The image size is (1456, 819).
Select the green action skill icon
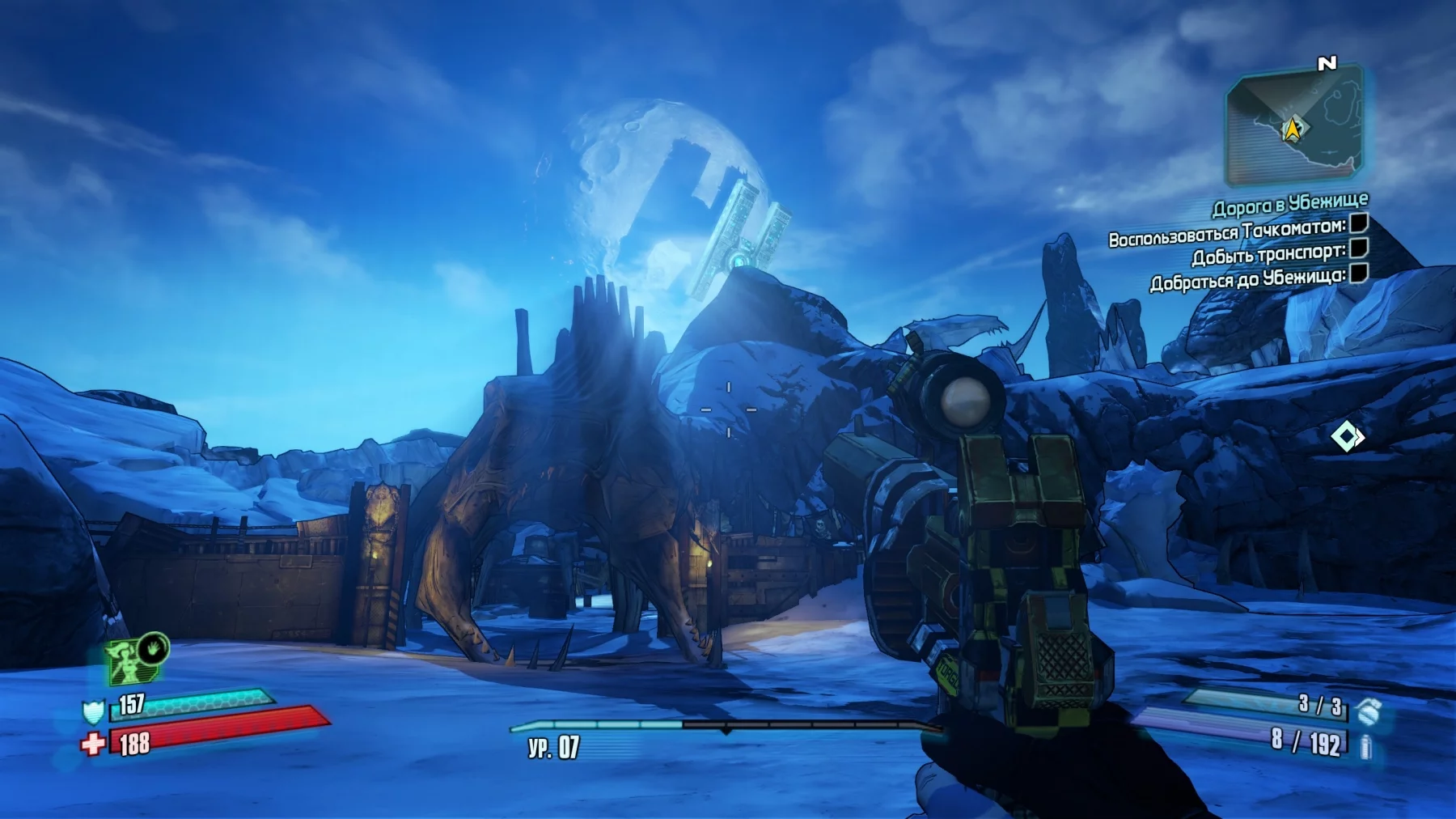(130, 660)
